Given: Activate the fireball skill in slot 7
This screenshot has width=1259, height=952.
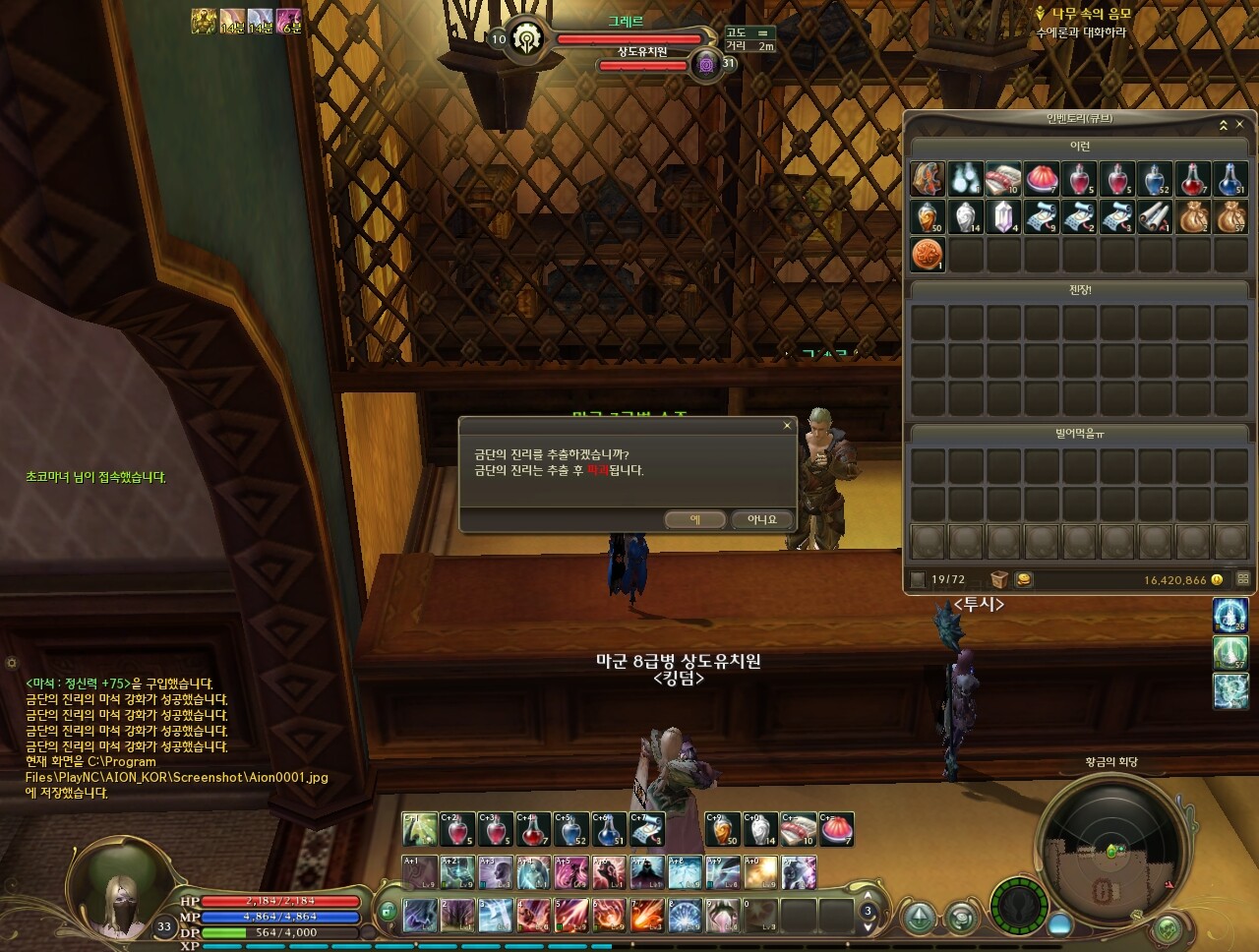Looking at the screenshot, I should 647,915.
